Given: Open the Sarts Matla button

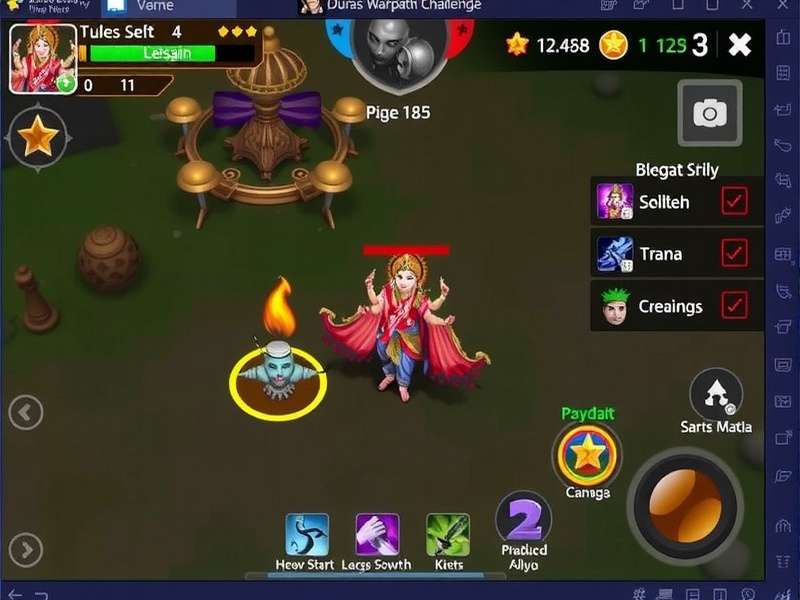Looking at the screenshot, I should coord(716,395).
